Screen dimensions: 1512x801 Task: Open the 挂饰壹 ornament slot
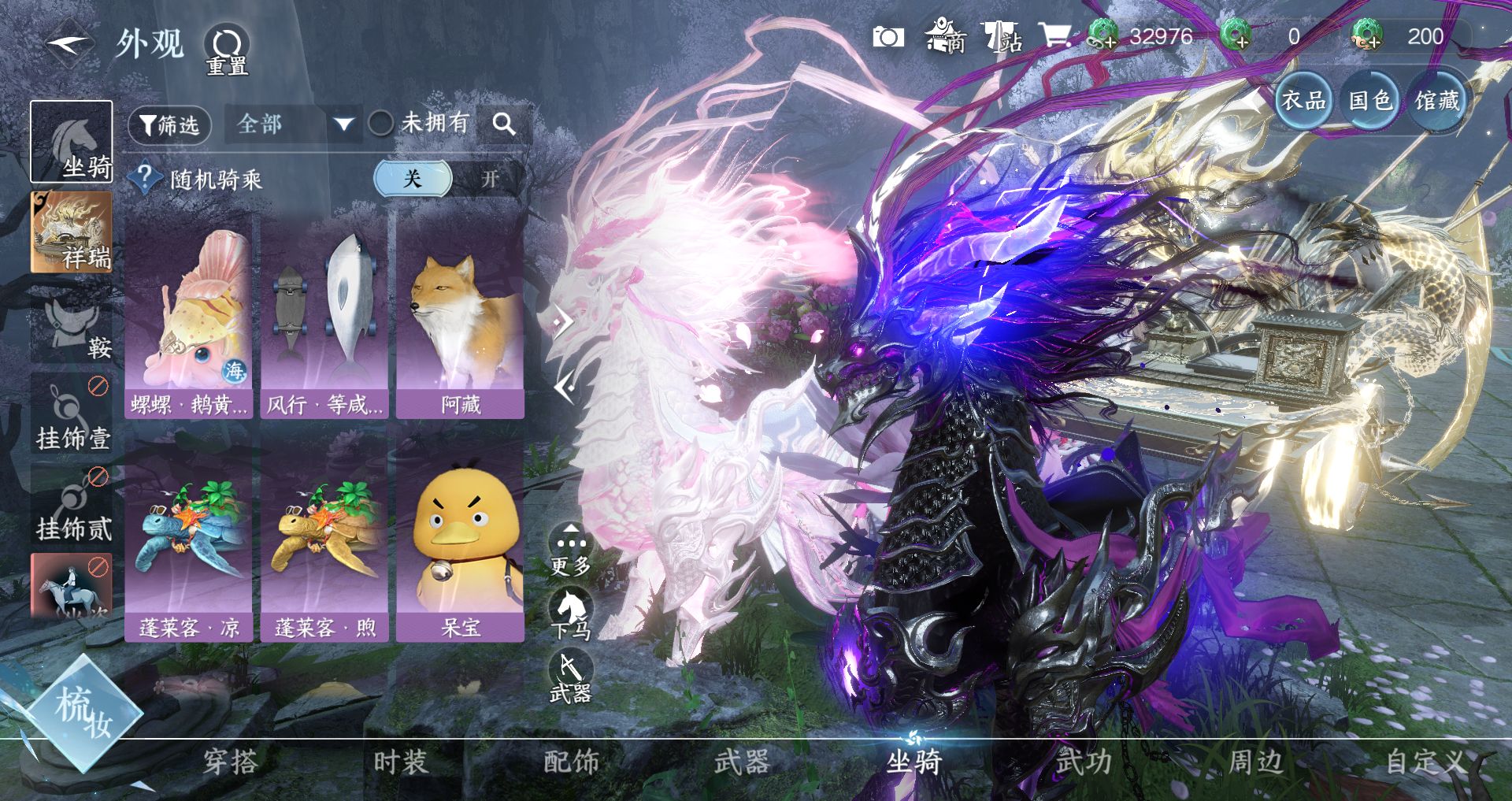(x=71, y=415)
